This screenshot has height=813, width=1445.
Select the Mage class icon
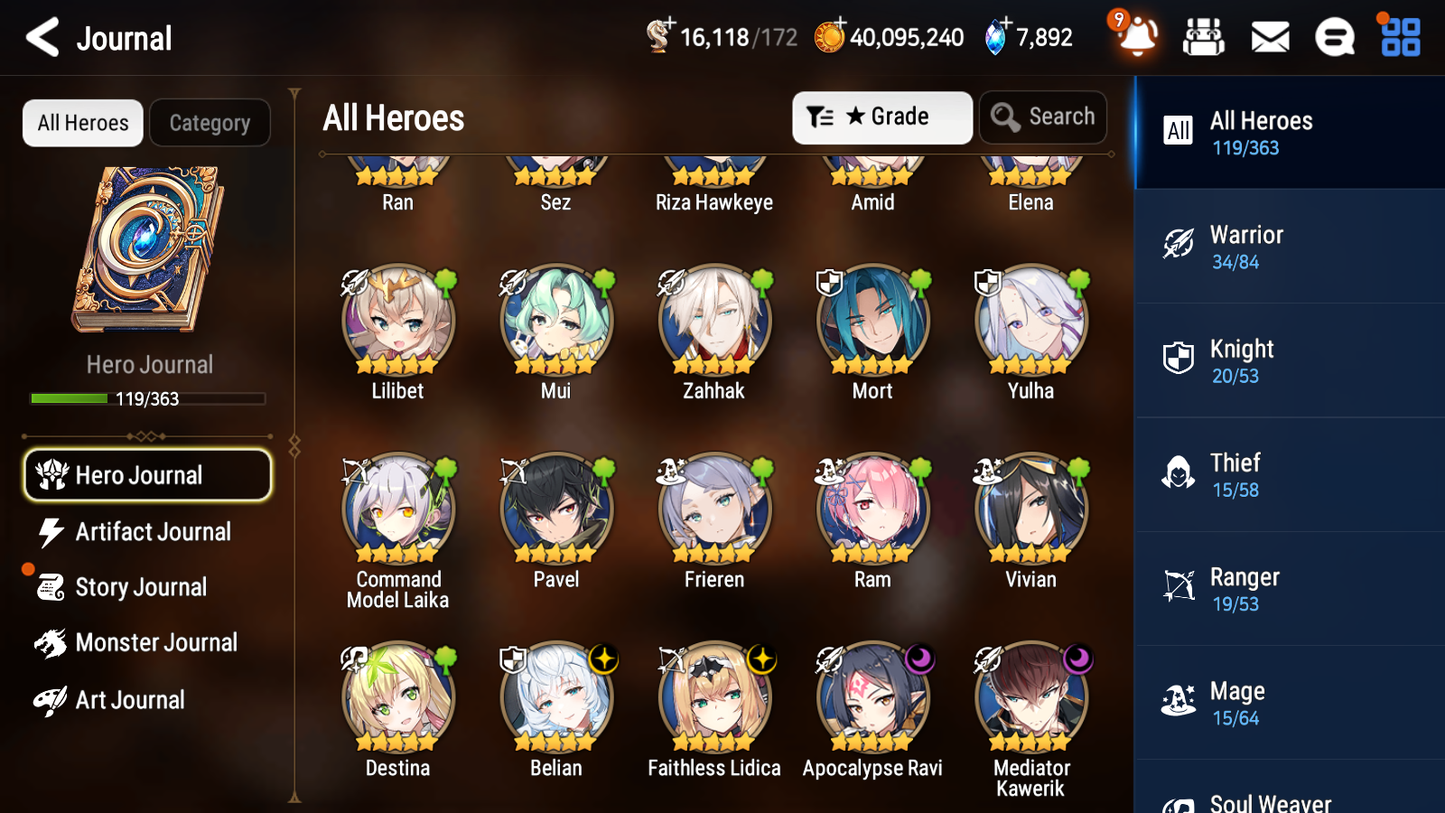coord(1178,701)
